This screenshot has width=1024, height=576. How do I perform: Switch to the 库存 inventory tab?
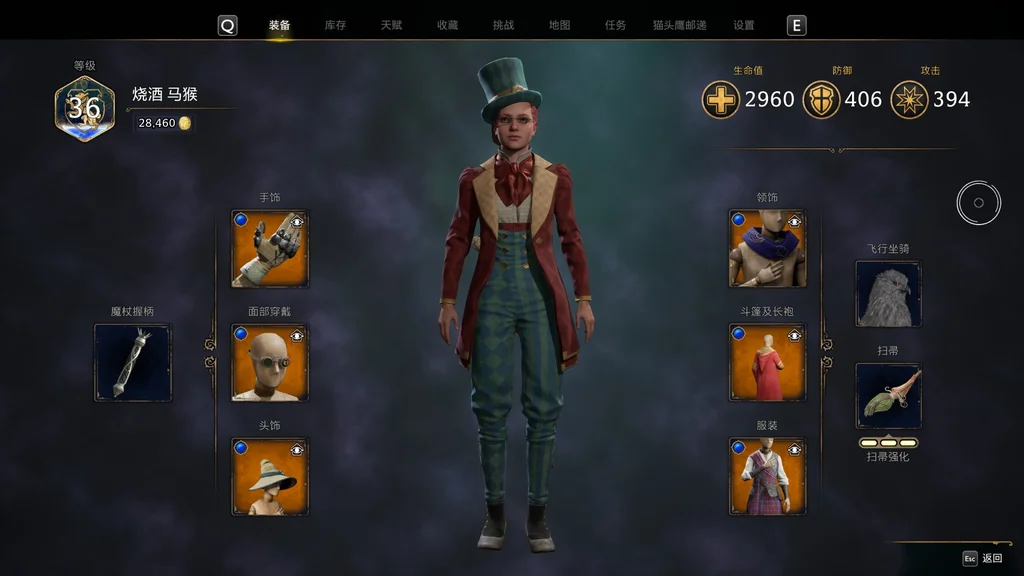point(335,25)
